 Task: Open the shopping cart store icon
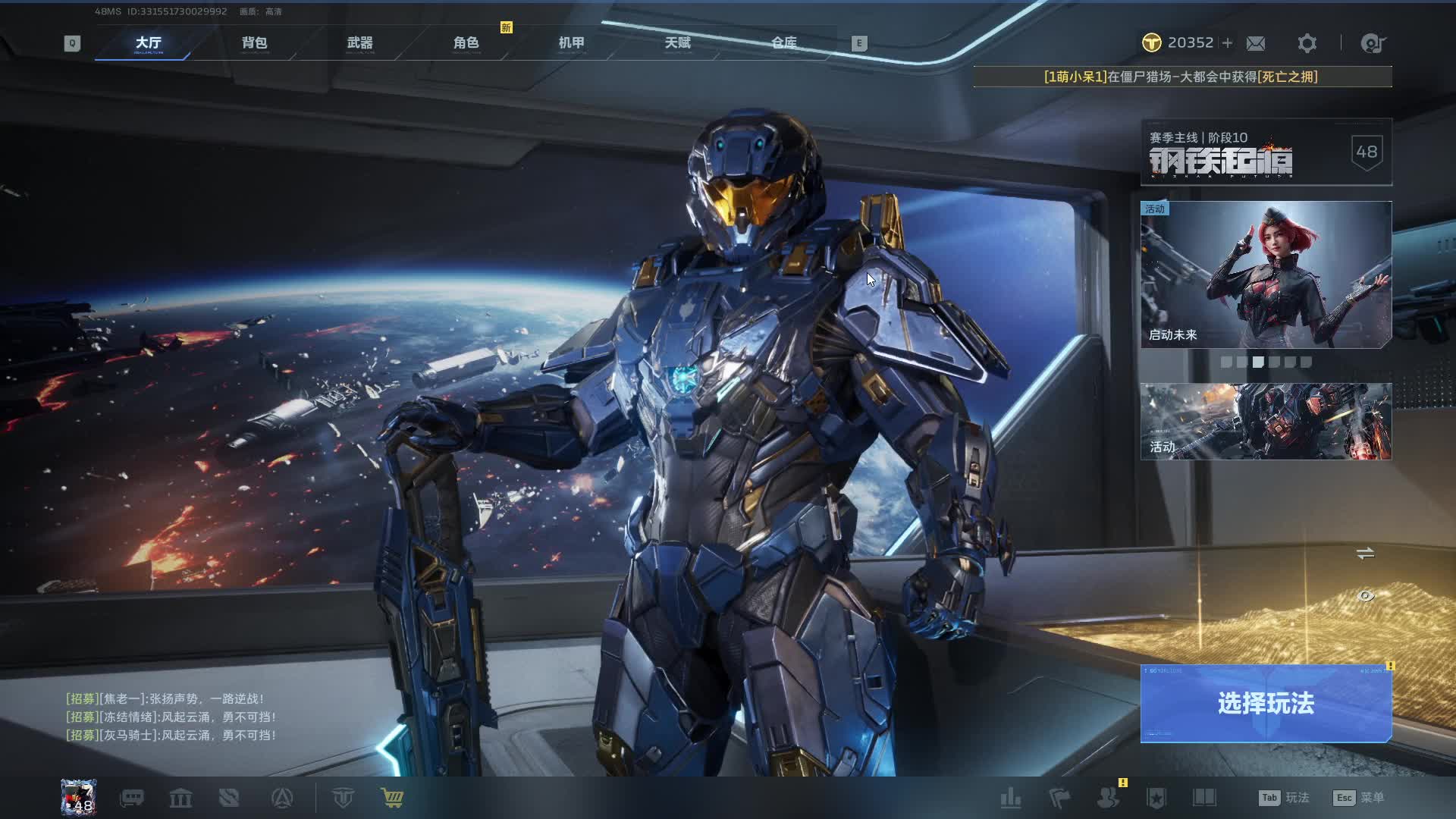click(x=392, y=798)
